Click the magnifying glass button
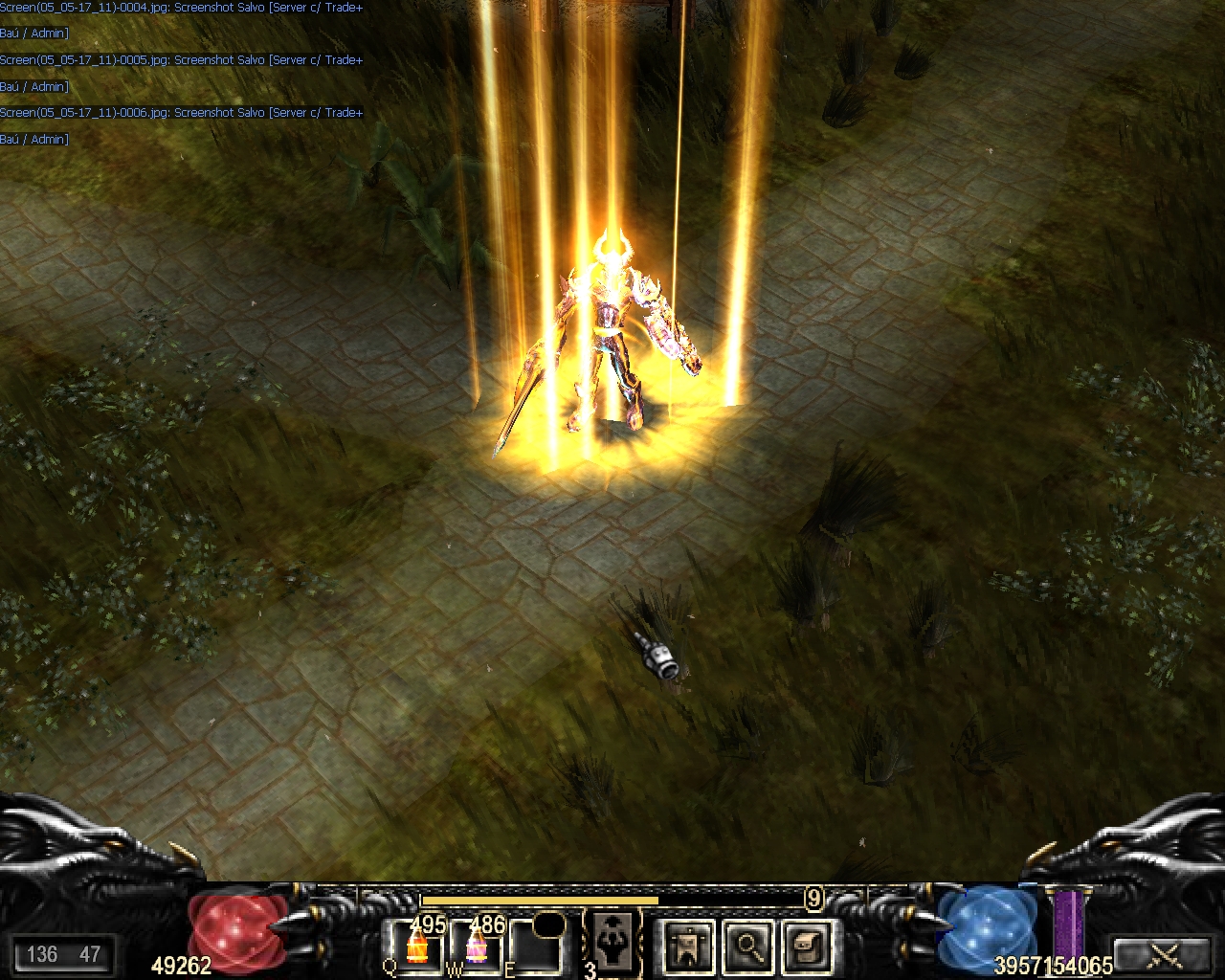Image resolution: width=1225 pixels, height=980 pixels. [x=747, y=947]
